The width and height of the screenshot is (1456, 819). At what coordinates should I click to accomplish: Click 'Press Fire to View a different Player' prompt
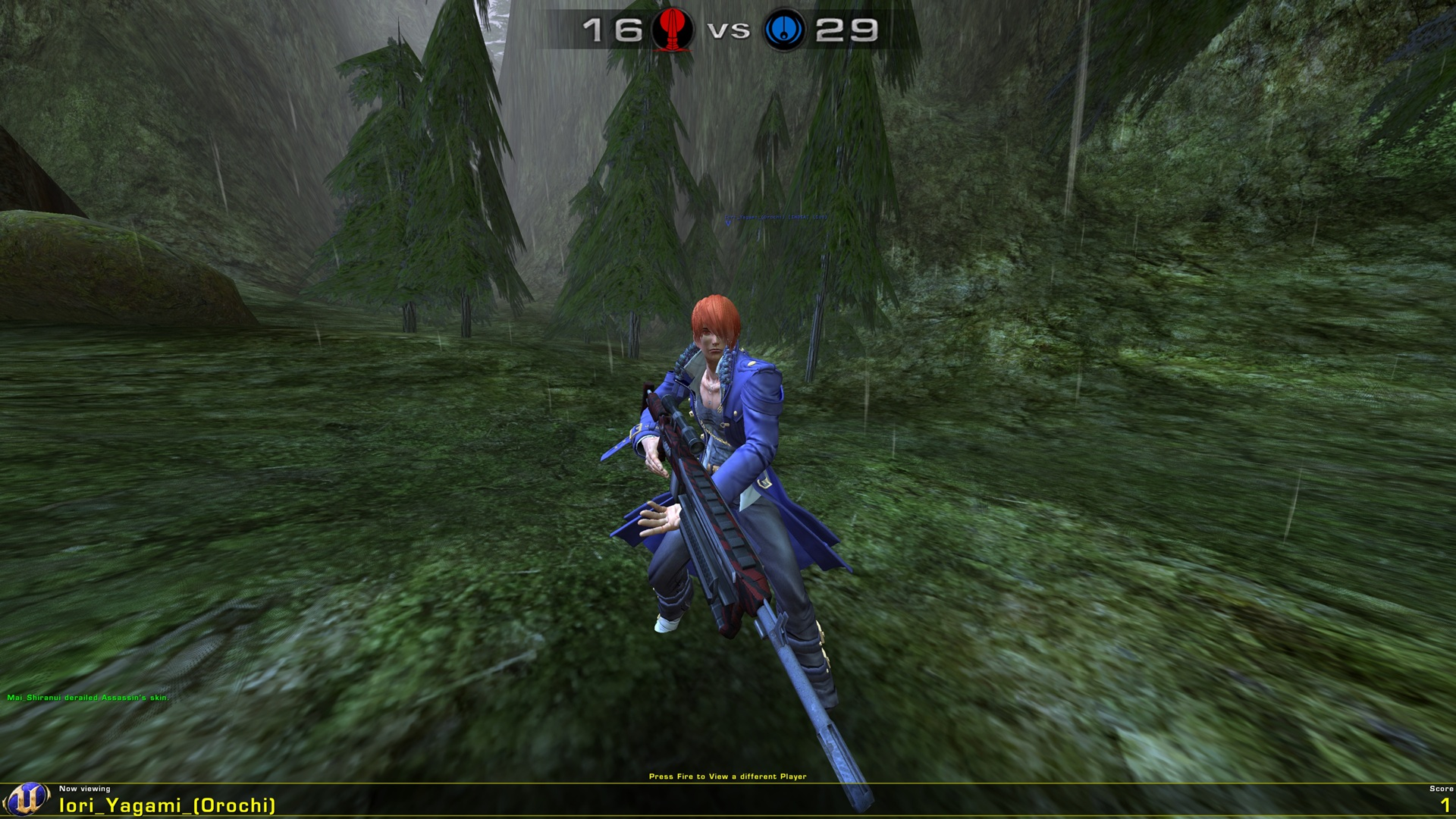pyautogui.click(x=728, y=777)
